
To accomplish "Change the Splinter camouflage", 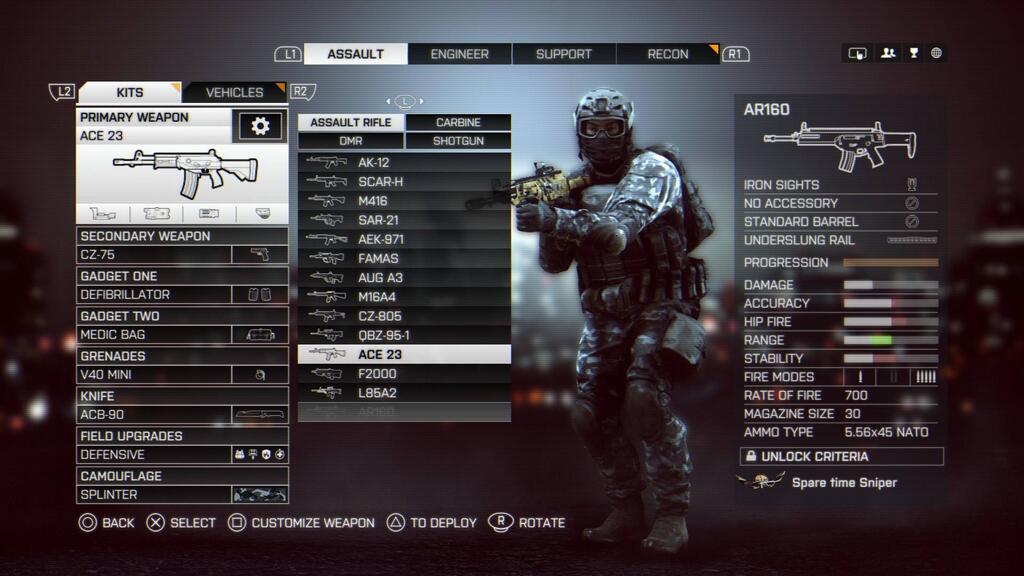I will click(x=183, y=495).
